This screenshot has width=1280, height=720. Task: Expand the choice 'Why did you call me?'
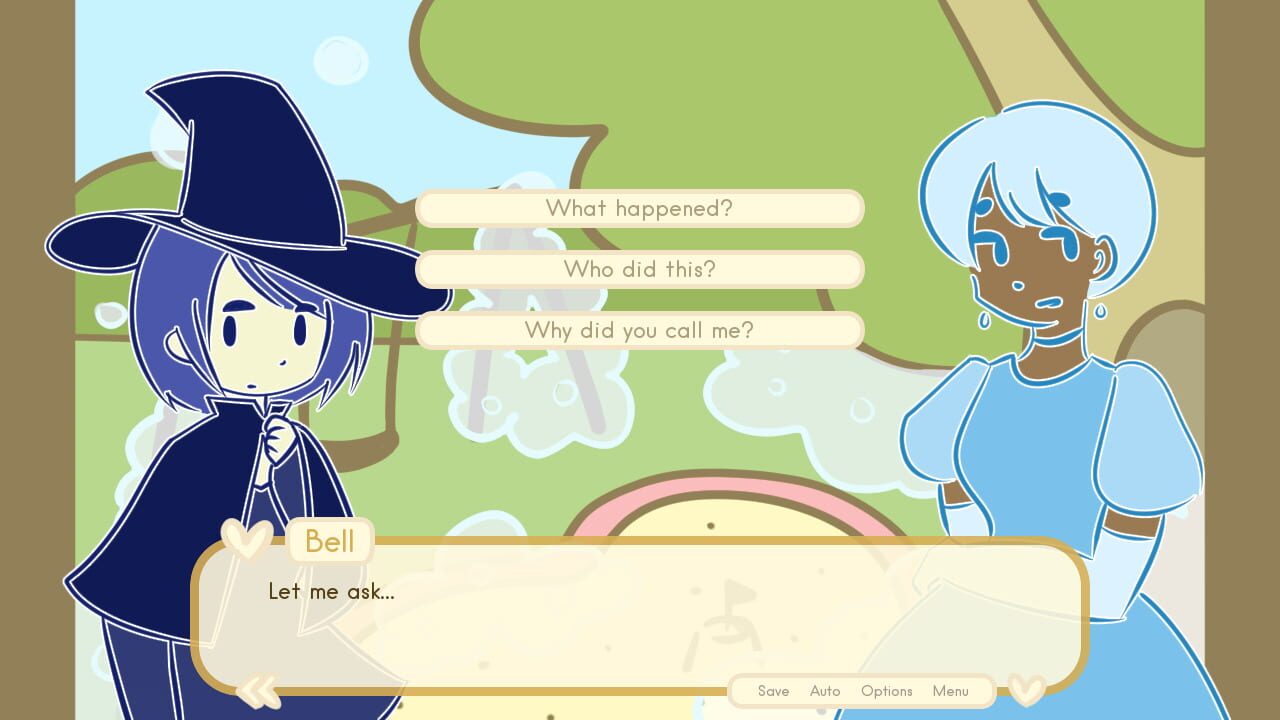coord(640,330)
